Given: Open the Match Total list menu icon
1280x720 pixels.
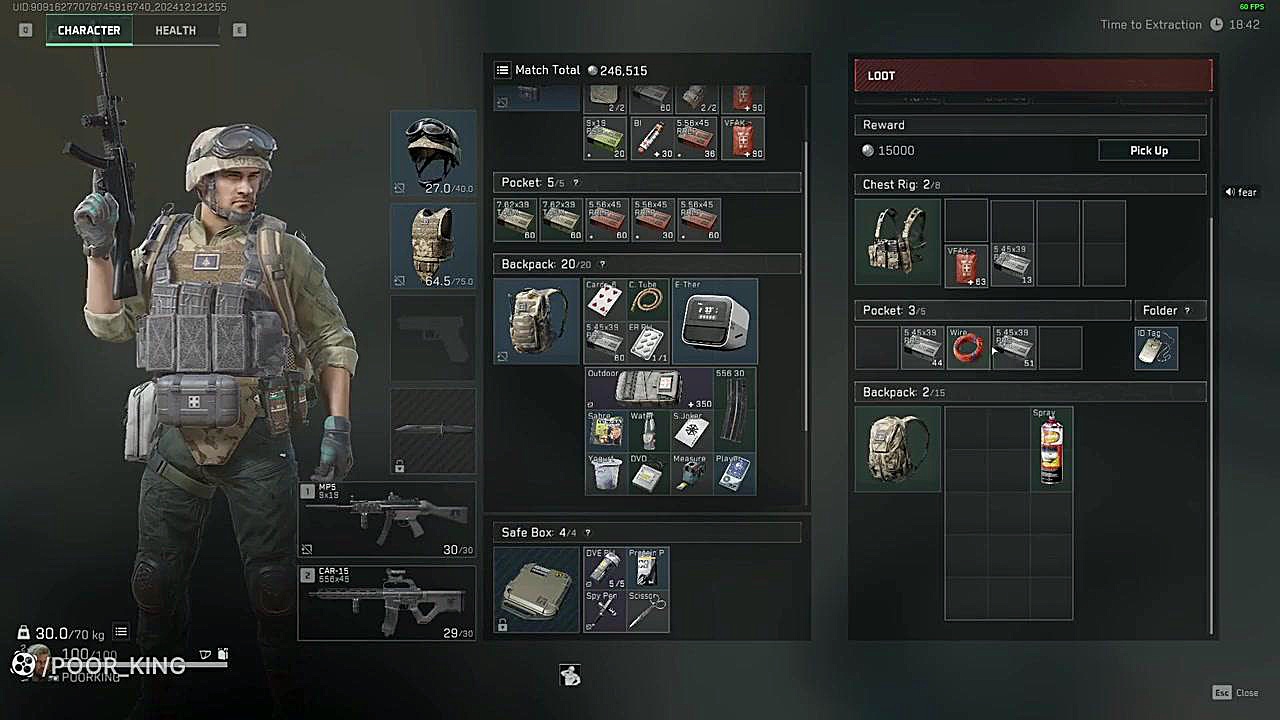Looking at the screenshot, I should point(503,70).
